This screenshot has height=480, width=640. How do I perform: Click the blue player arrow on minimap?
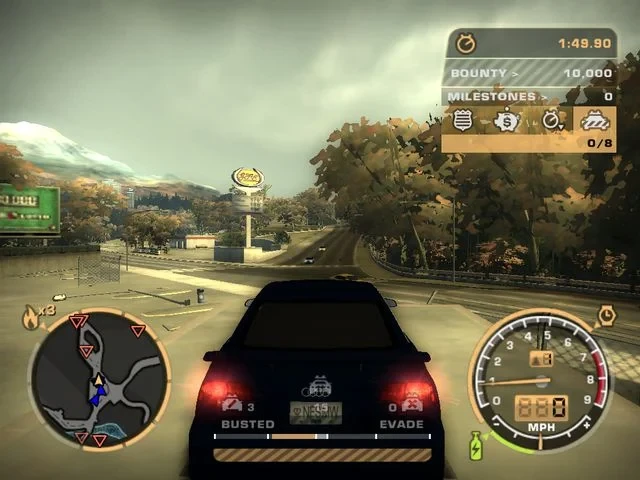(x=96, y=397)
